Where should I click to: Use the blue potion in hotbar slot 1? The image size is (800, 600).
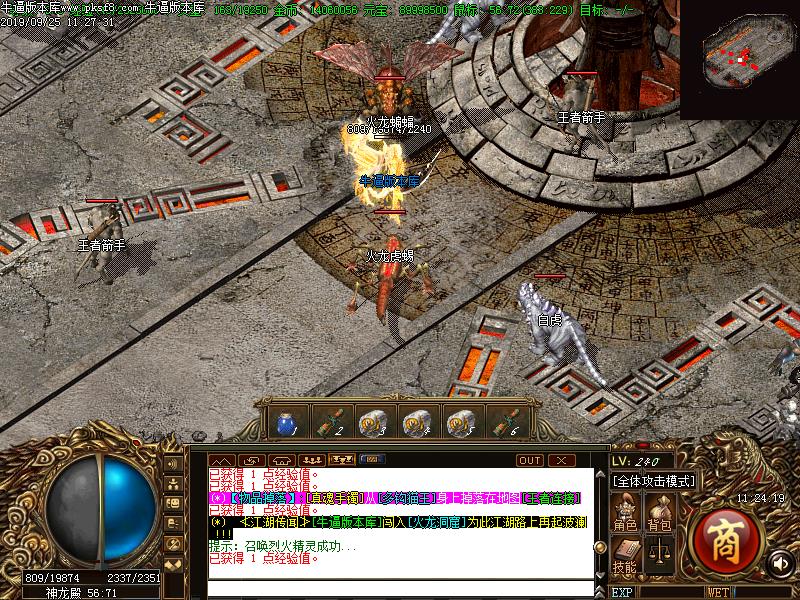click(283, 423)
